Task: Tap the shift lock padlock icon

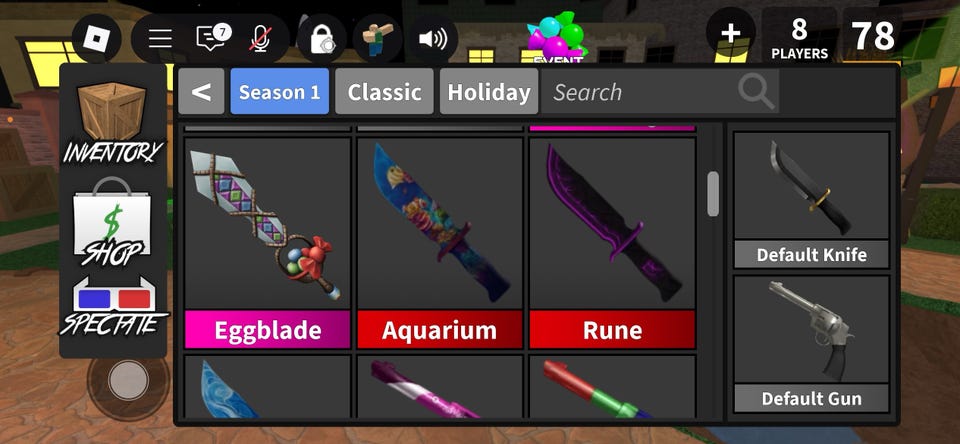Action: tap(322, 39)
